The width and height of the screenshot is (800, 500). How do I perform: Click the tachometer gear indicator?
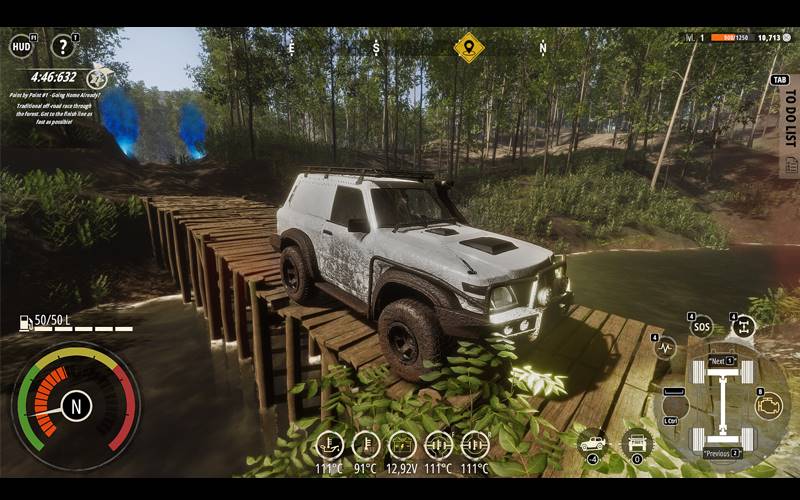coord(76,405)
